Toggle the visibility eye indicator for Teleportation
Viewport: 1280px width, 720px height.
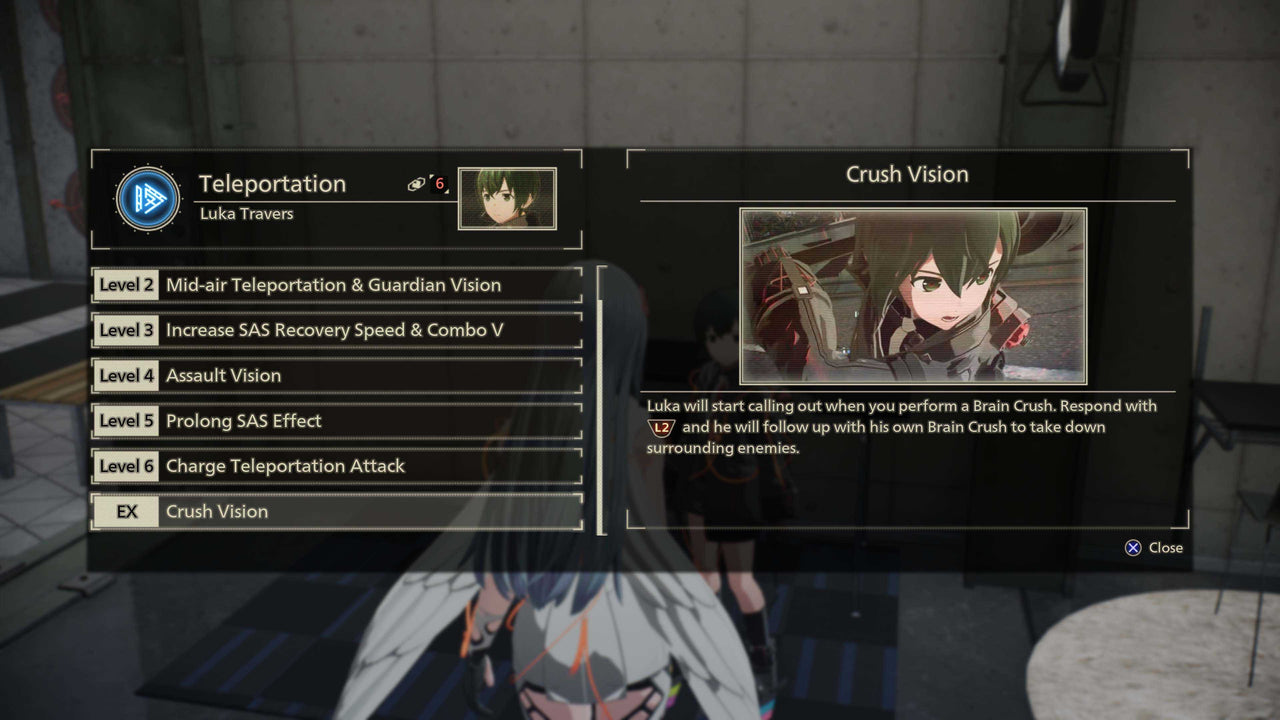click(418, 182)
